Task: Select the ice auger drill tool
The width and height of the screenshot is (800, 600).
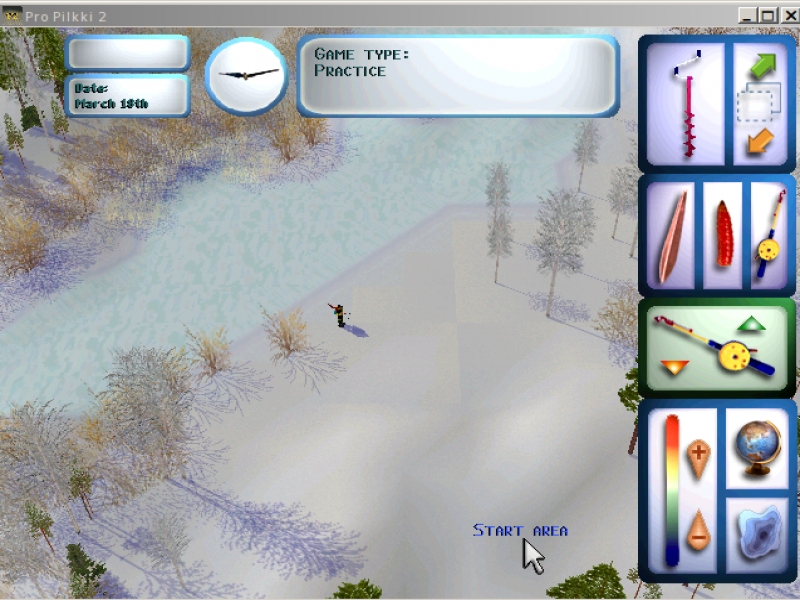Action: pos(687,103)
